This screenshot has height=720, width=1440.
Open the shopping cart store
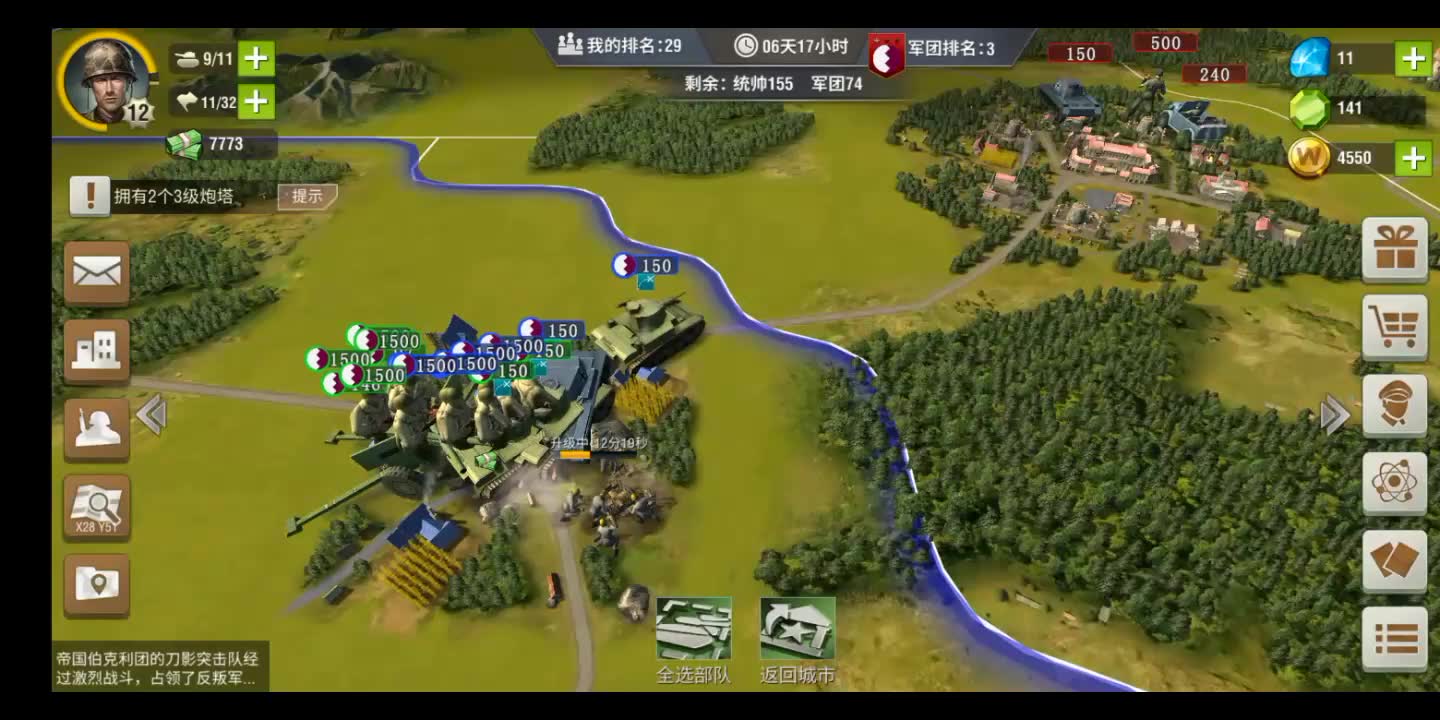click(1395, 327)
